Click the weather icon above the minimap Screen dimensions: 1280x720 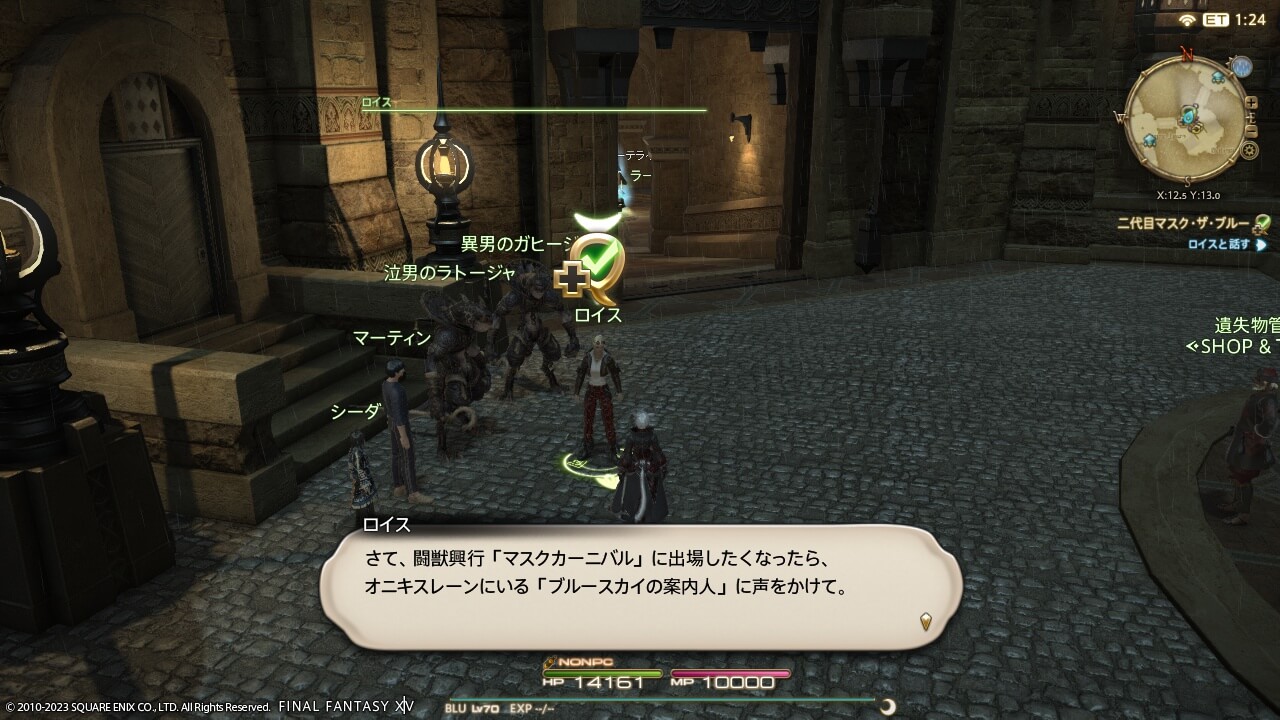(x=1242, y=66)
